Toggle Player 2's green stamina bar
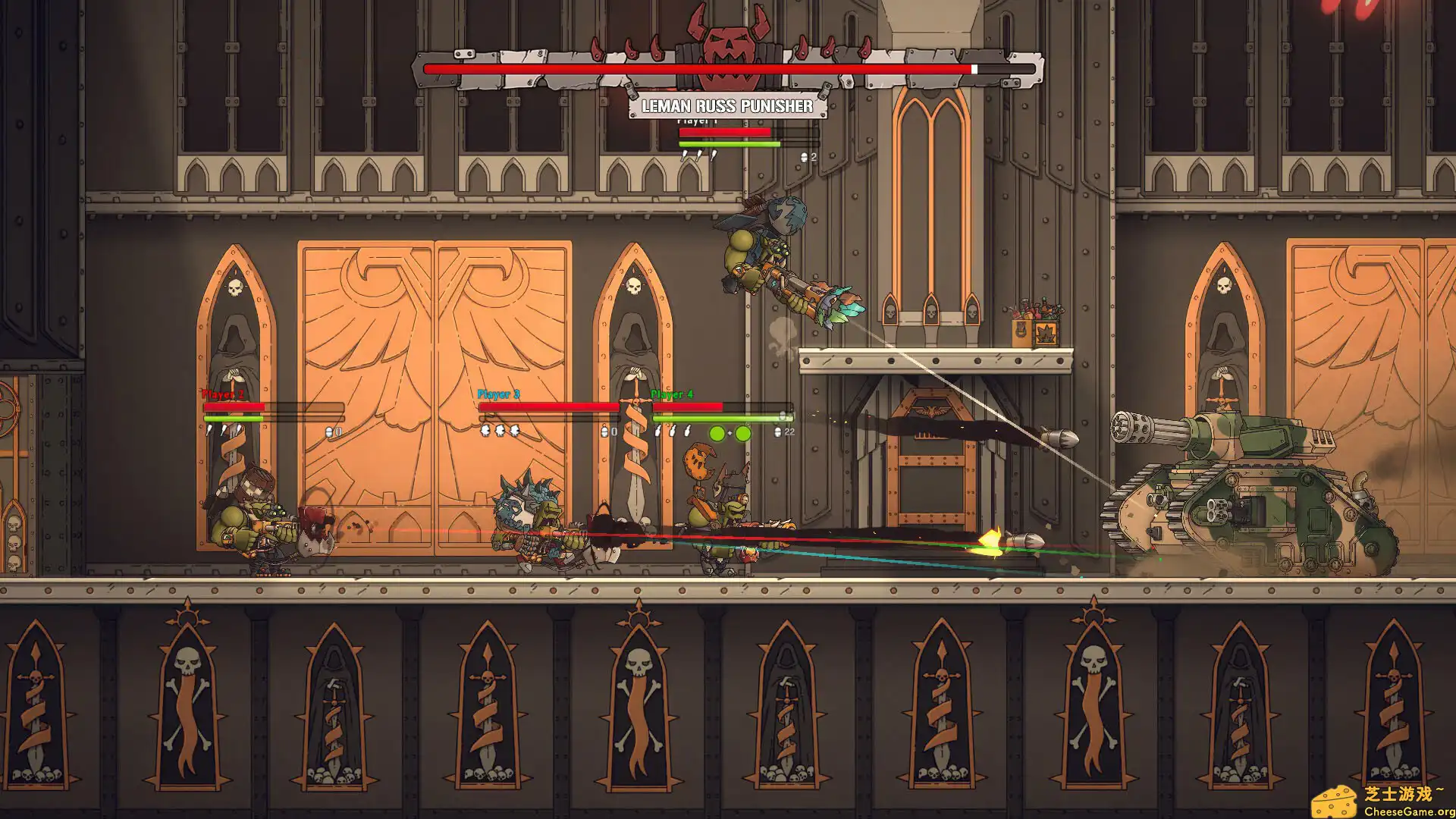This screenshot has width=1456, height=819. (x=232, y=419)
